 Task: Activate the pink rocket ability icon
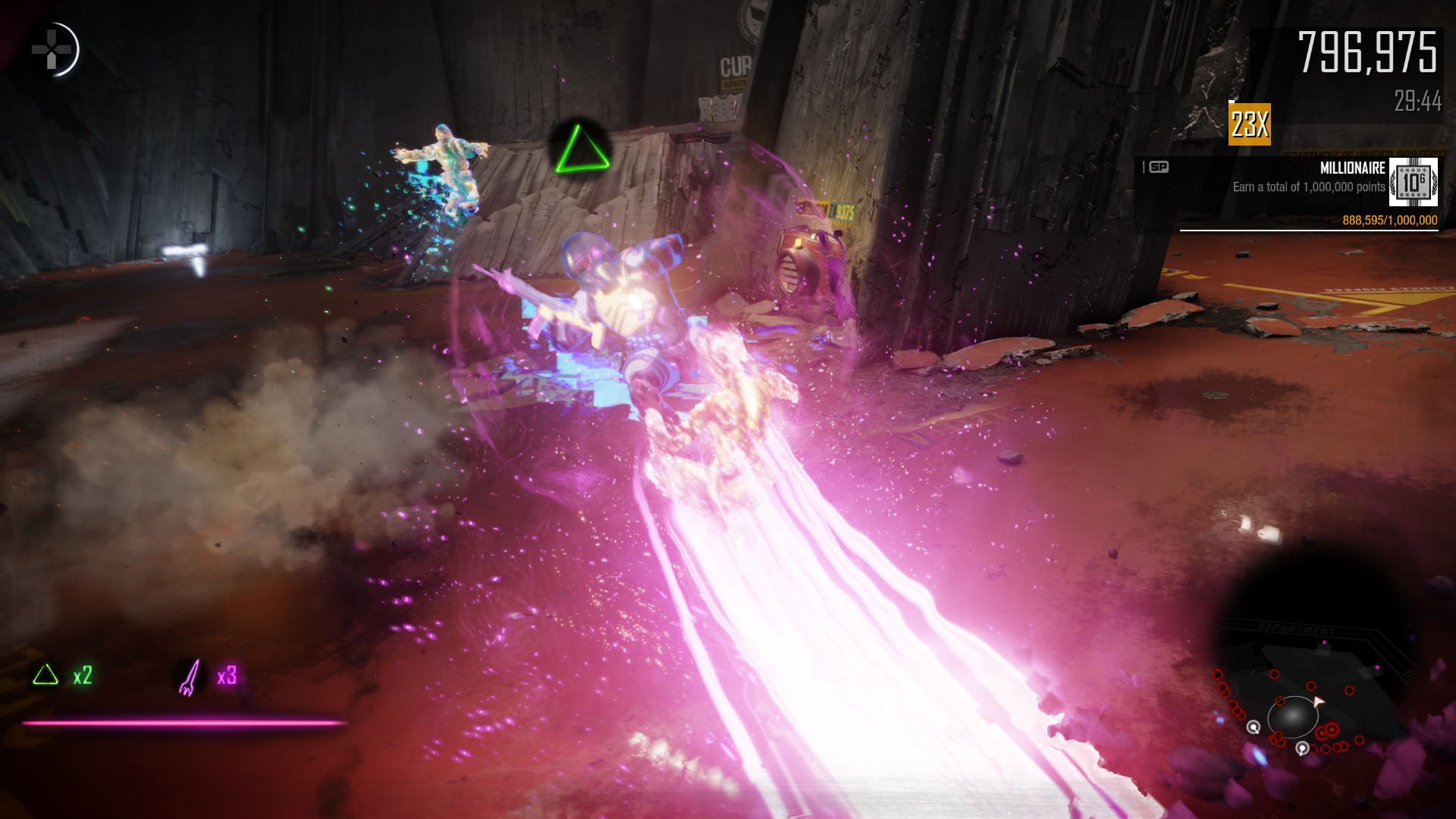(189, 676)
